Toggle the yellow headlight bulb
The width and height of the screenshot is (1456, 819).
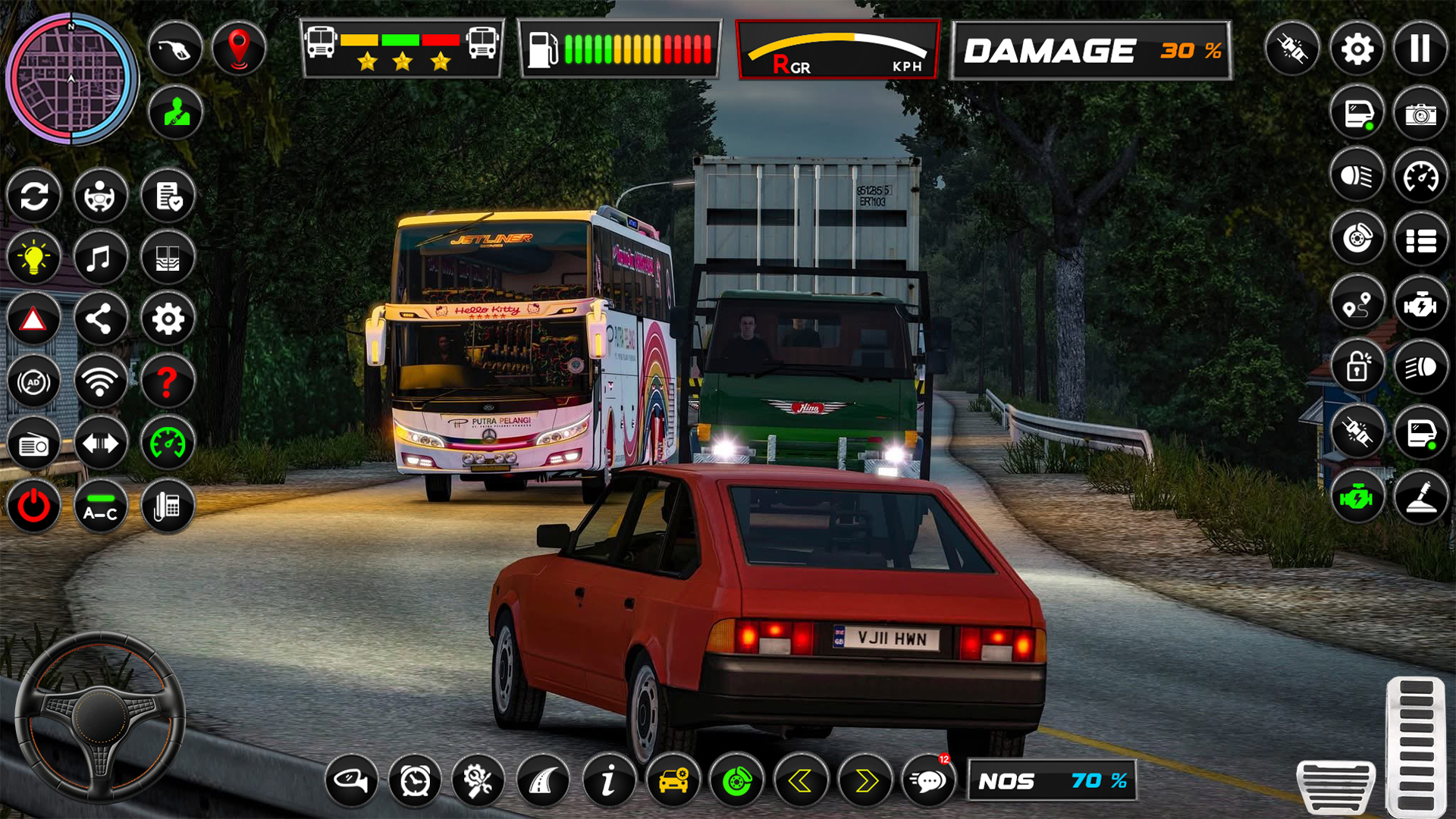point(33,257)
